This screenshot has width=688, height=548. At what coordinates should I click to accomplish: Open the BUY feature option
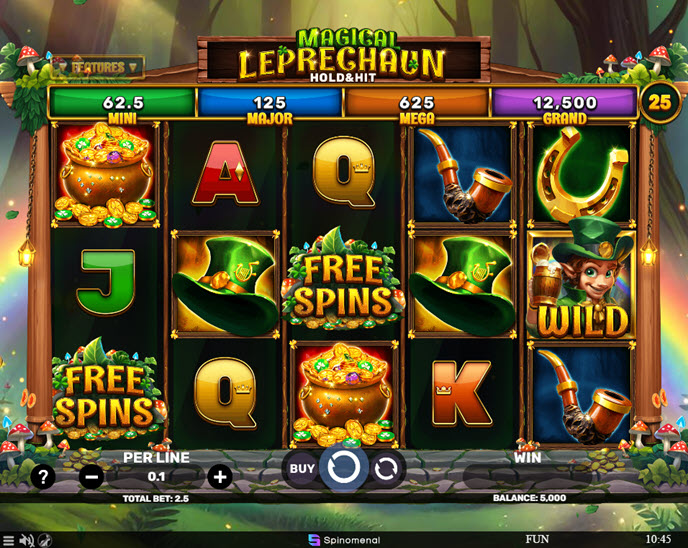click(301, 467)
